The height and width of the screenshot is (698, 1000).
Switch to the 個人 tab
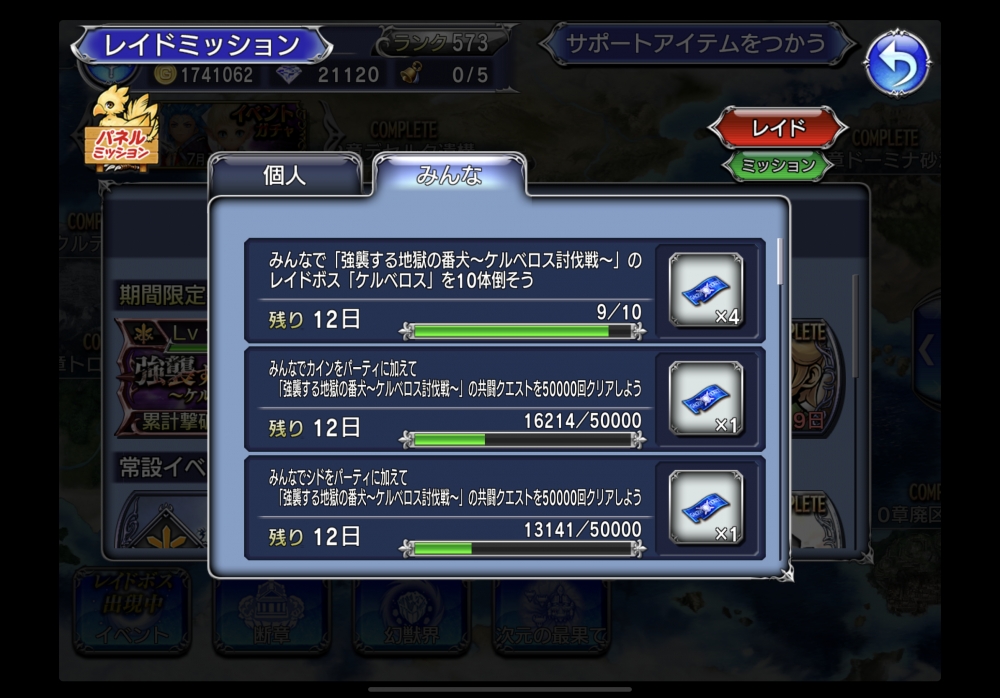[284, 176]
